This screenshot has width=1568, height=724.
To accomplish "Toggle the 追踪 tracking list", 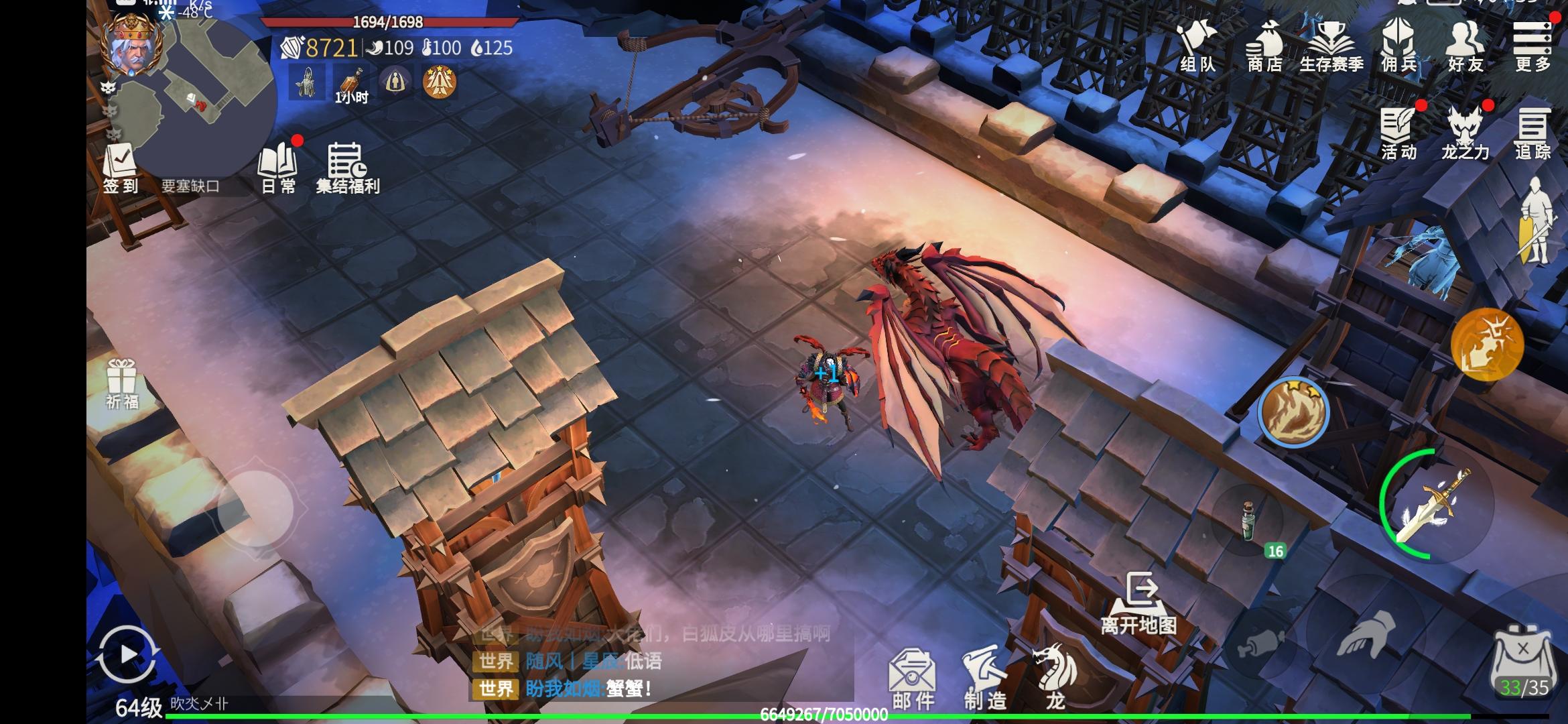I will [1532, 134].
